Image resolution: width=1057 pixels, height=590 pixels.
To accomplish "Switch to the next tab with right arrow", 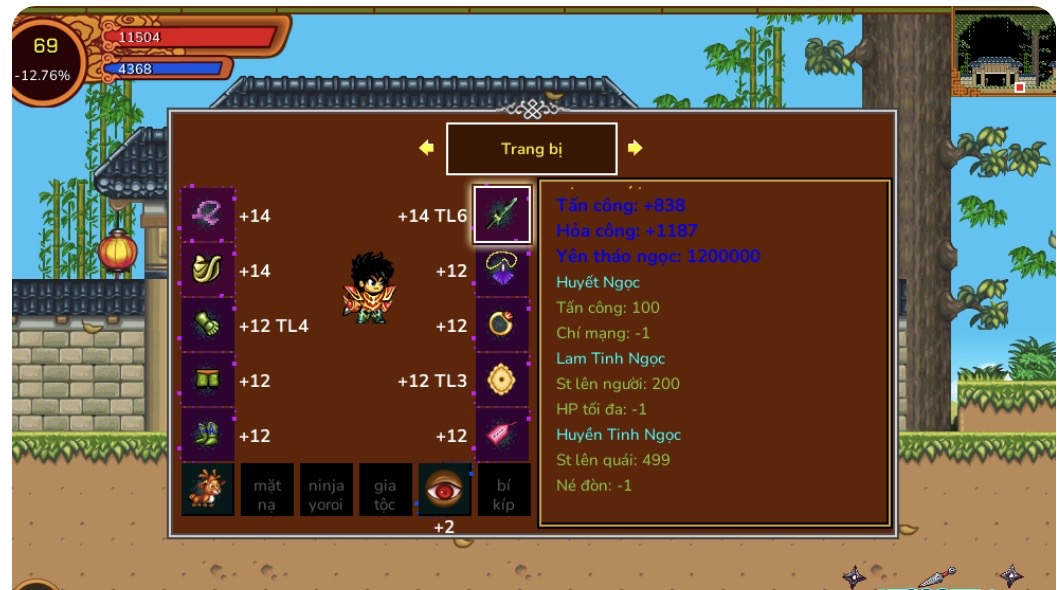I will (x=635, y=148).
